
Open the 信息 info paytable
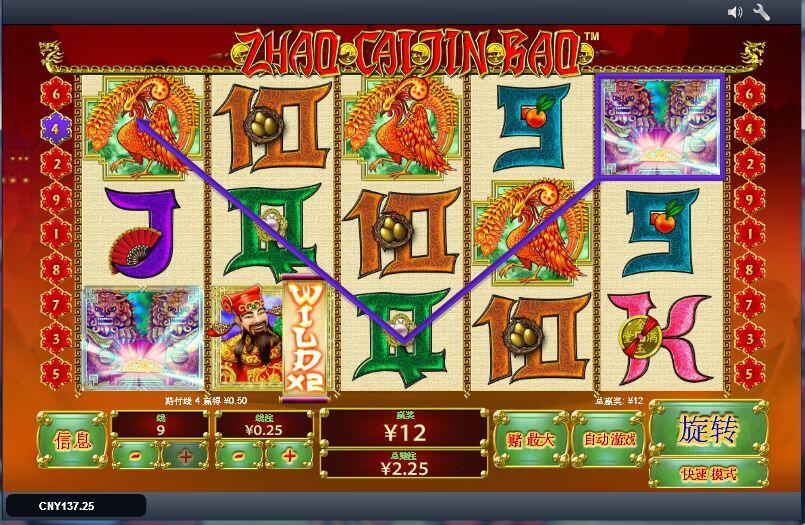click(x=71, y=438)
